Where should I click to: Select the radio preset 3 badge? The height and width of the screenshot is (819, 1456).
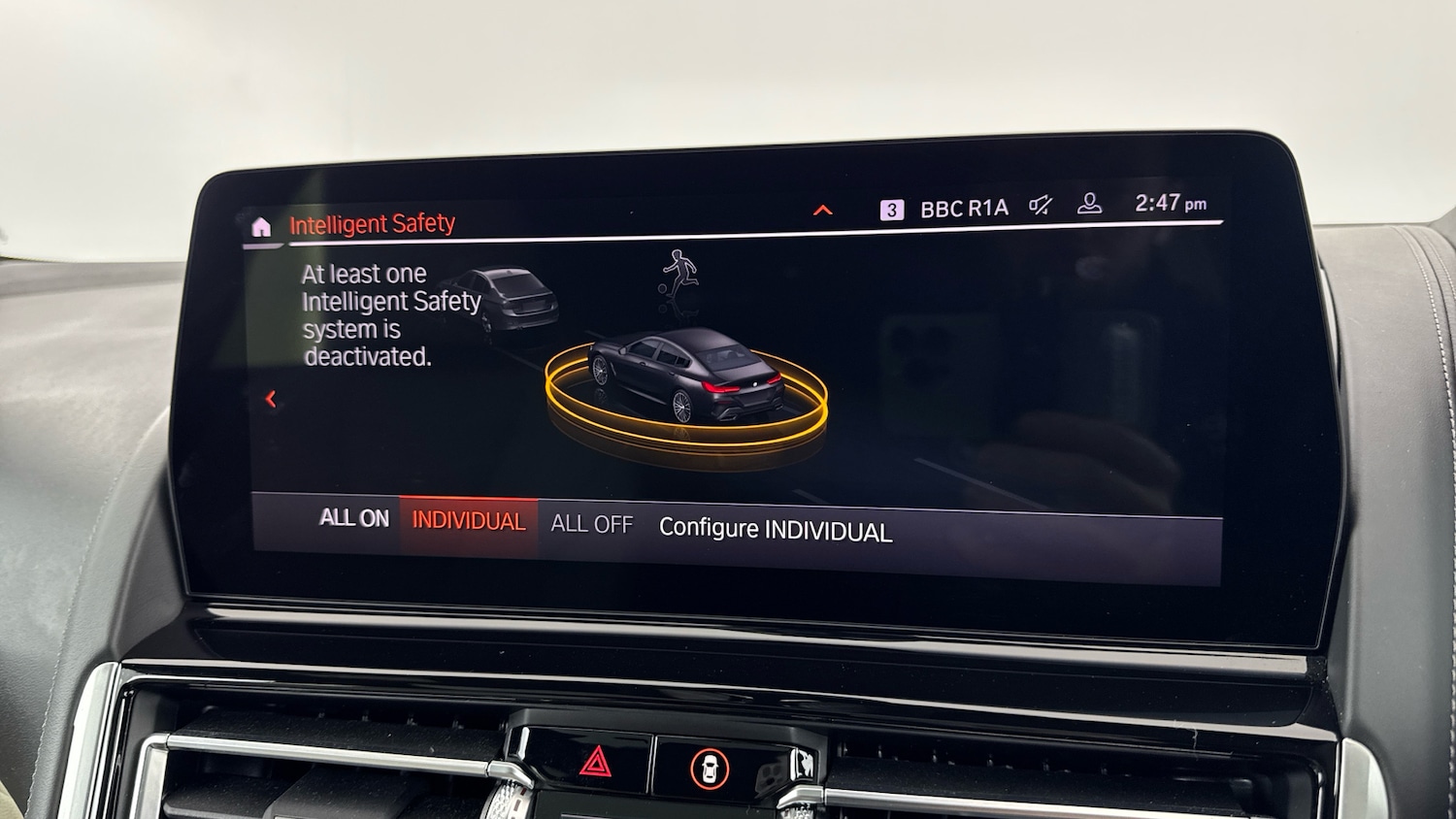pos(891,206)
